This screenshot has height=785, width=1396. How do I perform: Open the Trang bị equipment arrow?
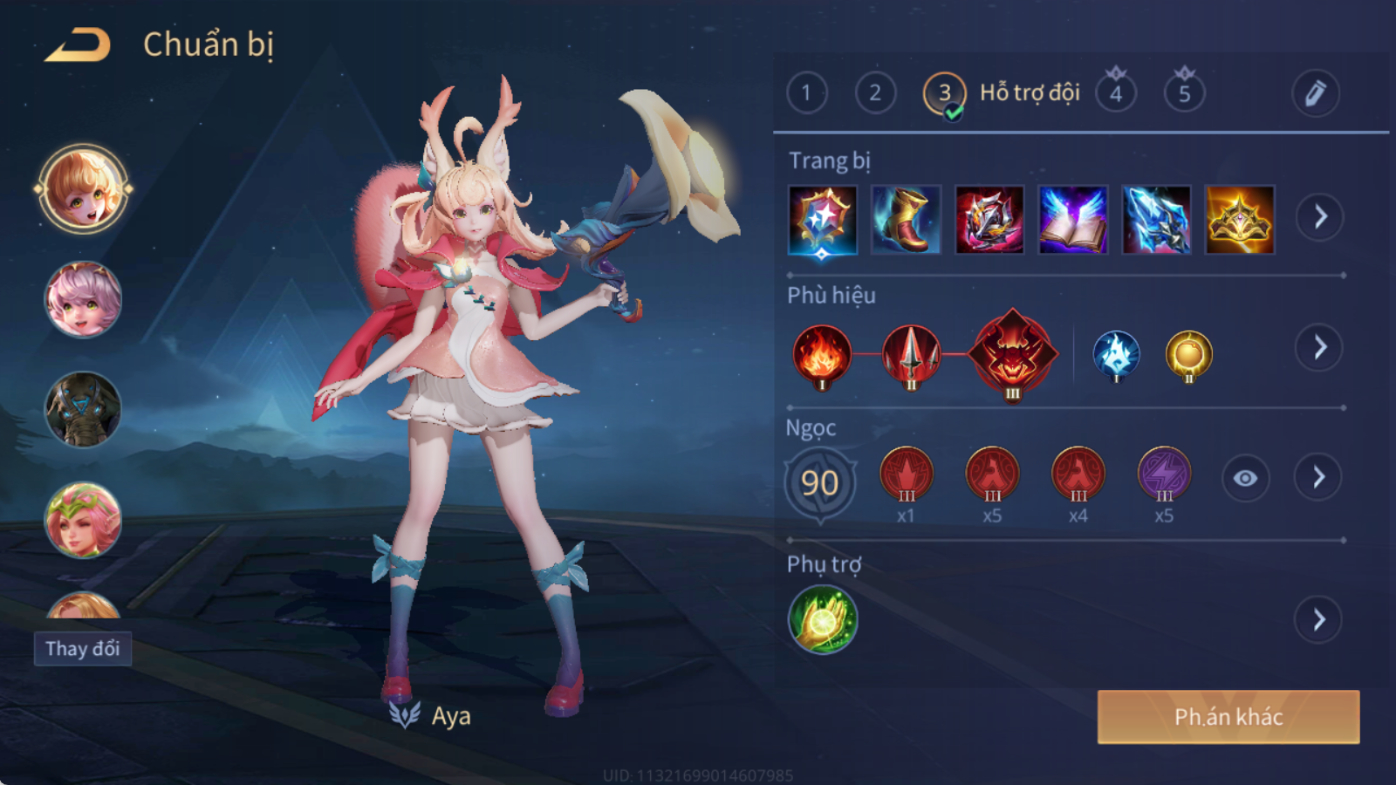tap(1320, 217)
